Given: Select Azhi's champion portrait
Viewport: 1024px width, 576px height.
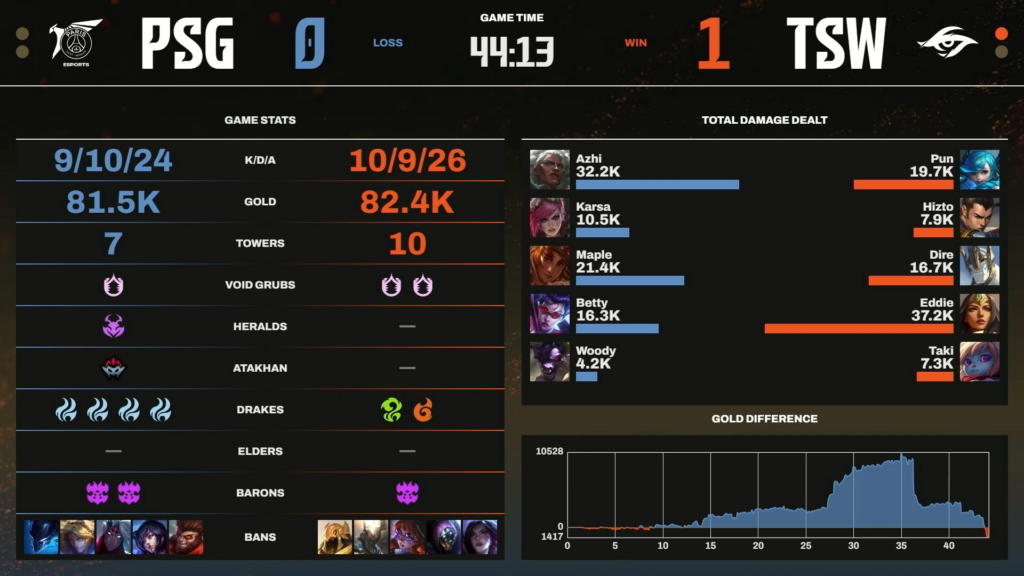Looking at the screenshot, I should point(549,170).
